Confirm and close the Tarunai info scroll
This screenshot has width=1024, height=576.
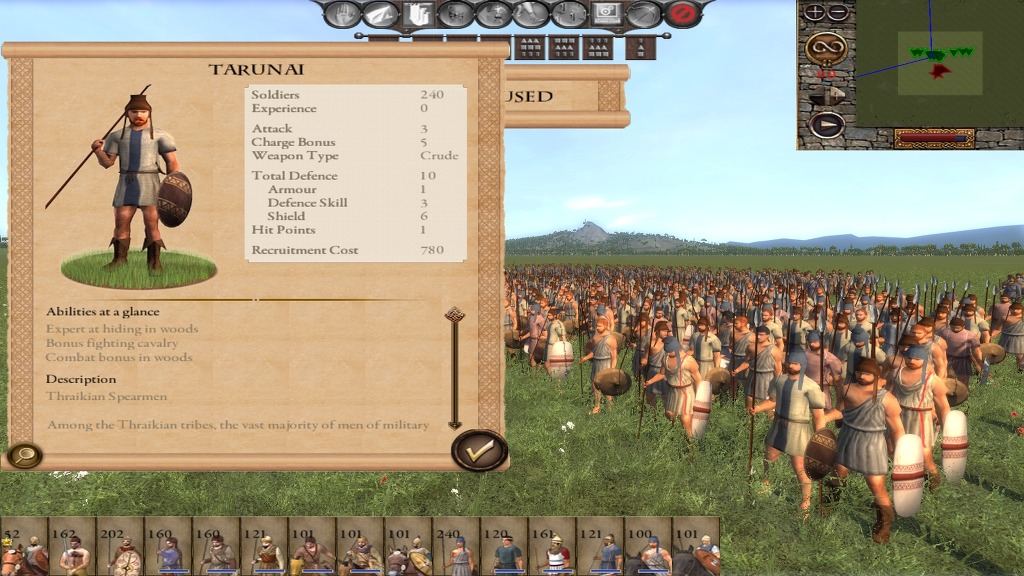[479, 450]
